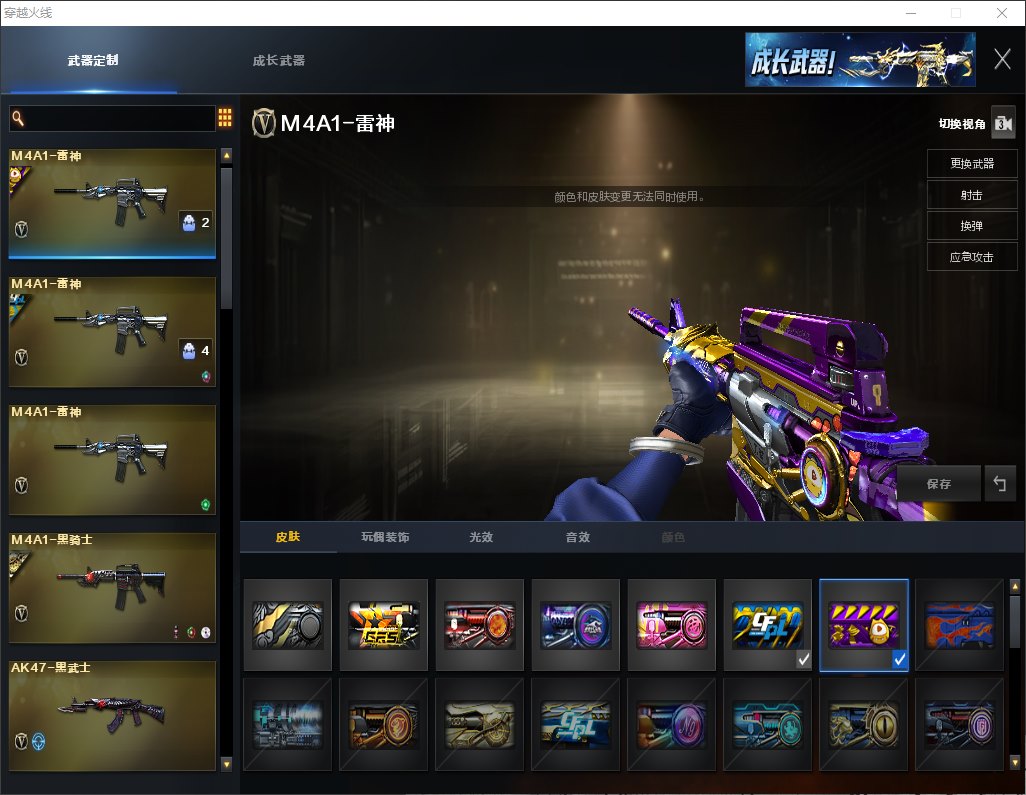Choose the M4A1-黑骑士 weapon entry

(x=113, y=587)
